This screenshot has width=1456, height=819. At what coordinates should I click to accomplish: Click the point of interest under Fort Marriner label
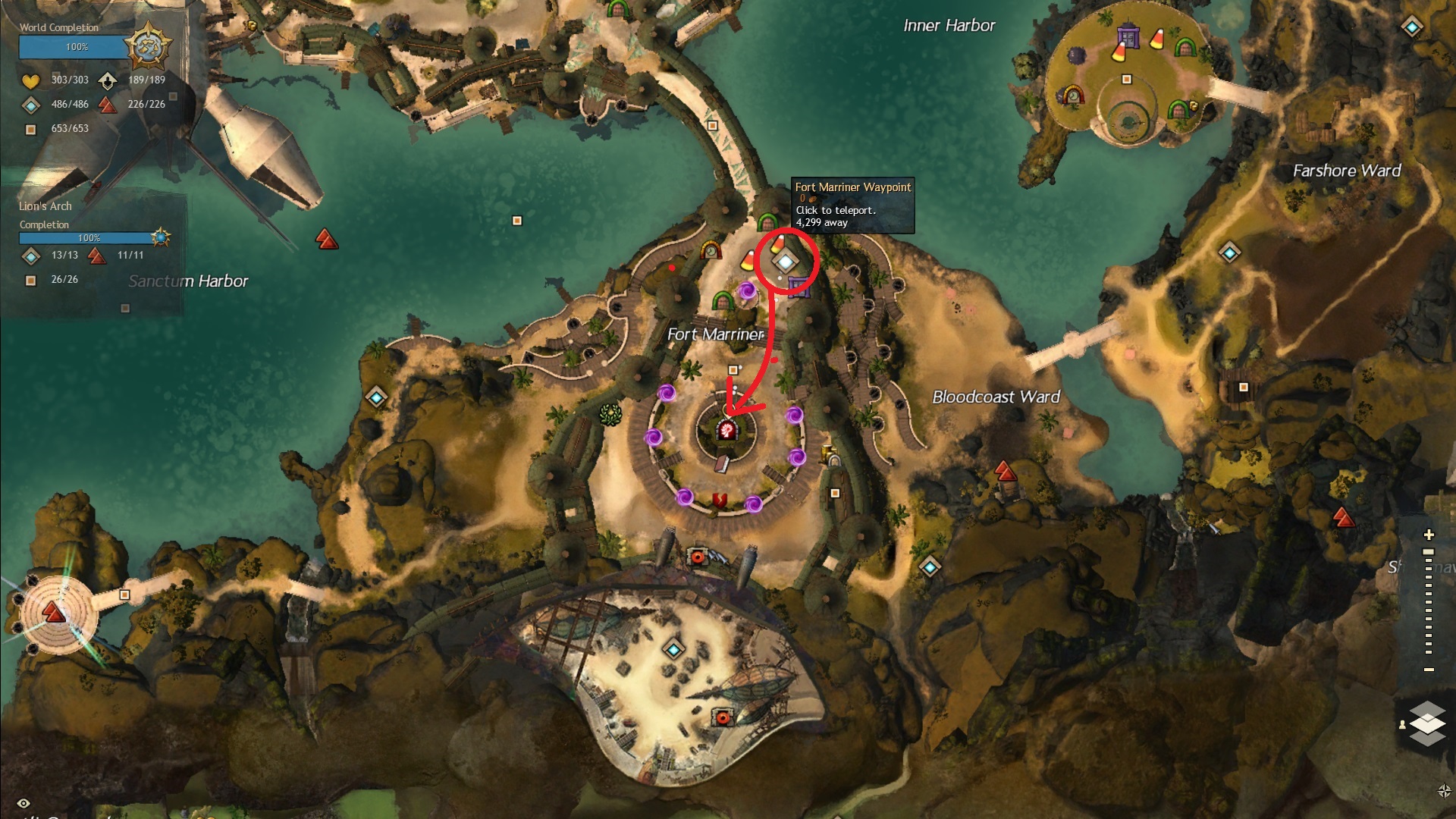point(733,370)
